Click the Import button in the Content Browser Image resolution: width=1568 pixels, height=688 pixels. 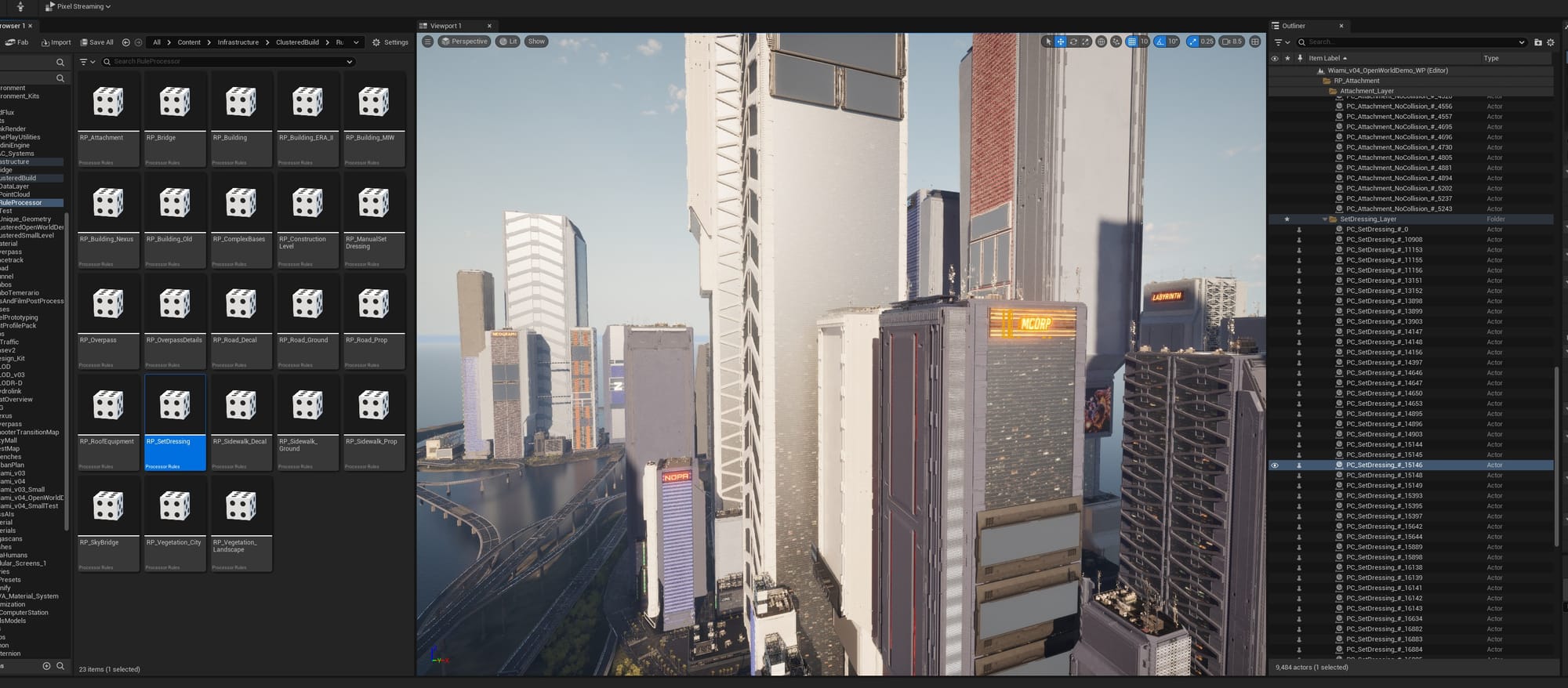click(58, 42)
